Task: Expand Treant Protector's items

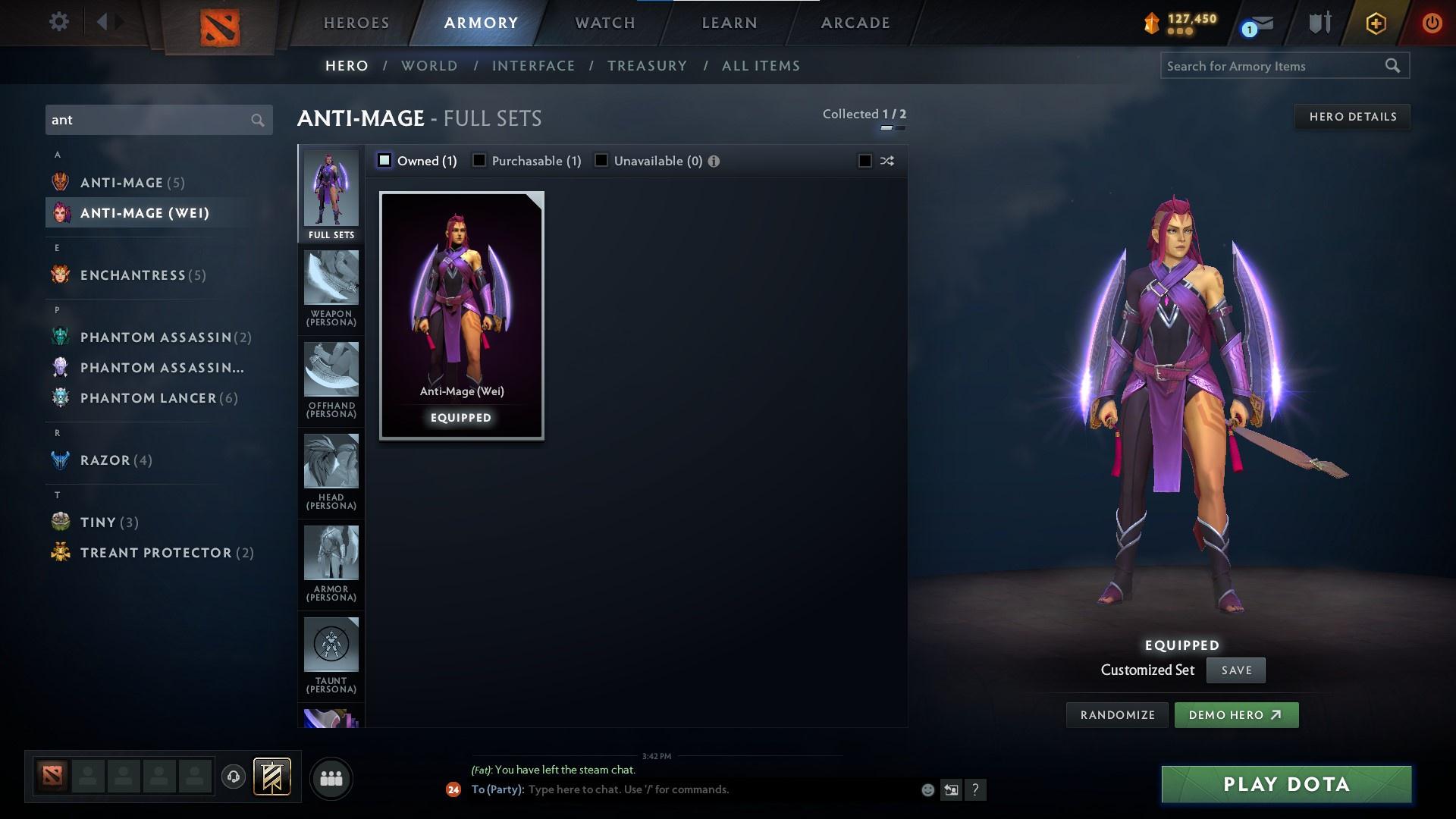Action: point(155,553)
